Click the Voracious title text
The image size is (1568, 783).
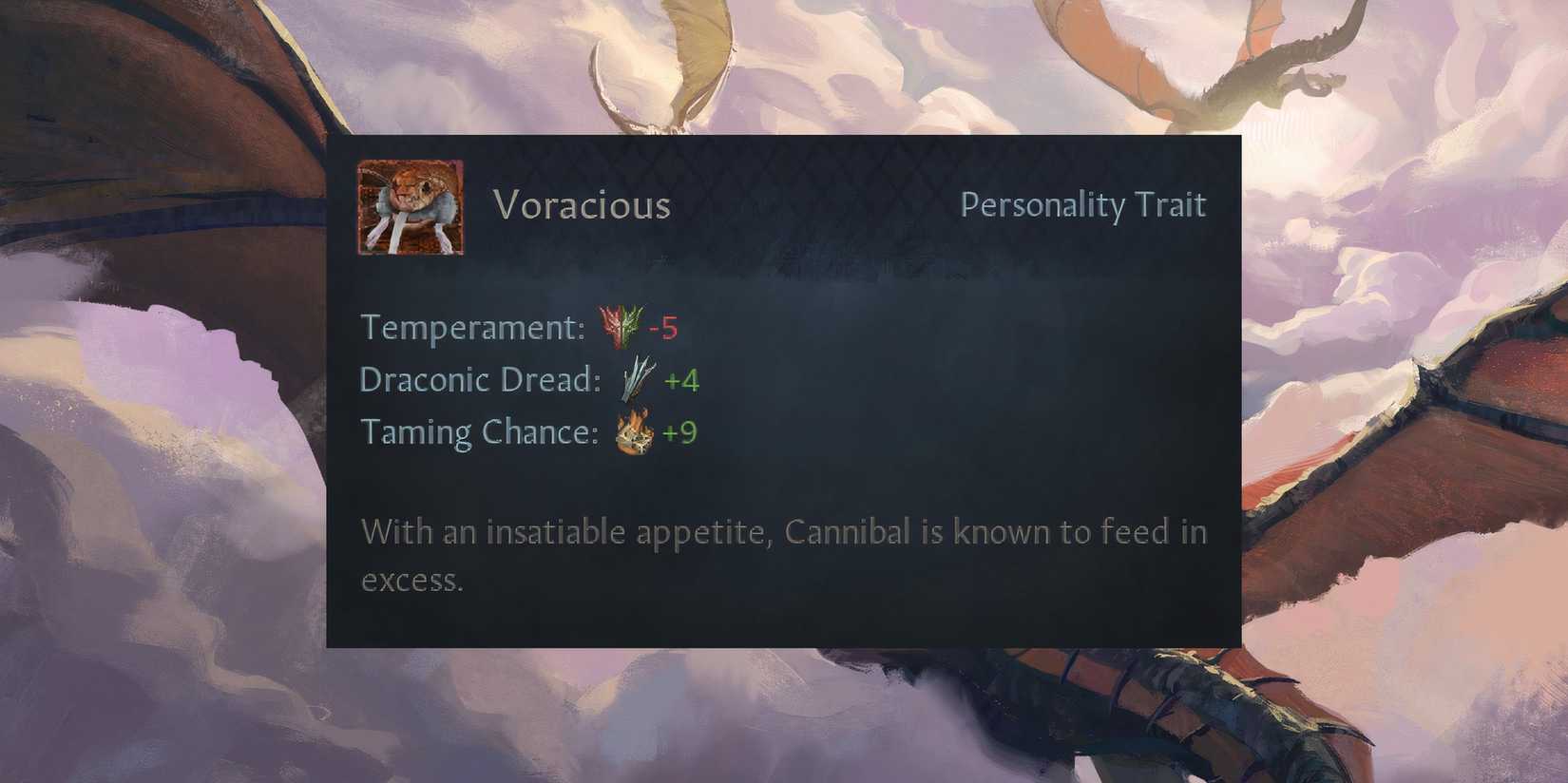click(x=581, y=204)
